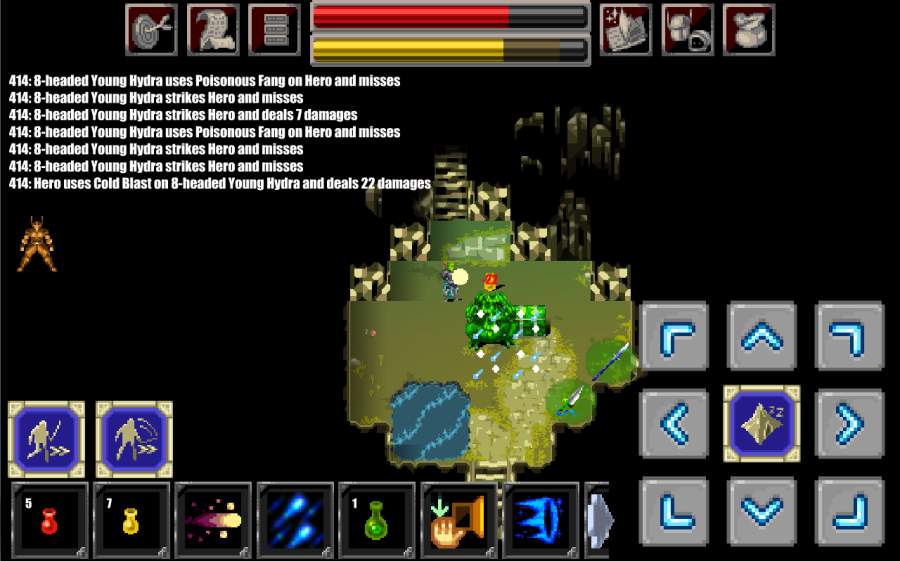
Task: Open the spellbook icon
Action: point(626,29)
